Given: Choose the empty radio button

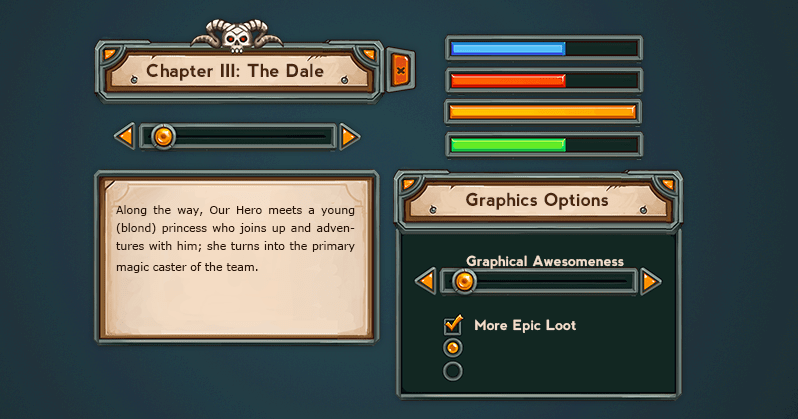Looking at the screenshot, I should click(453, 371).
